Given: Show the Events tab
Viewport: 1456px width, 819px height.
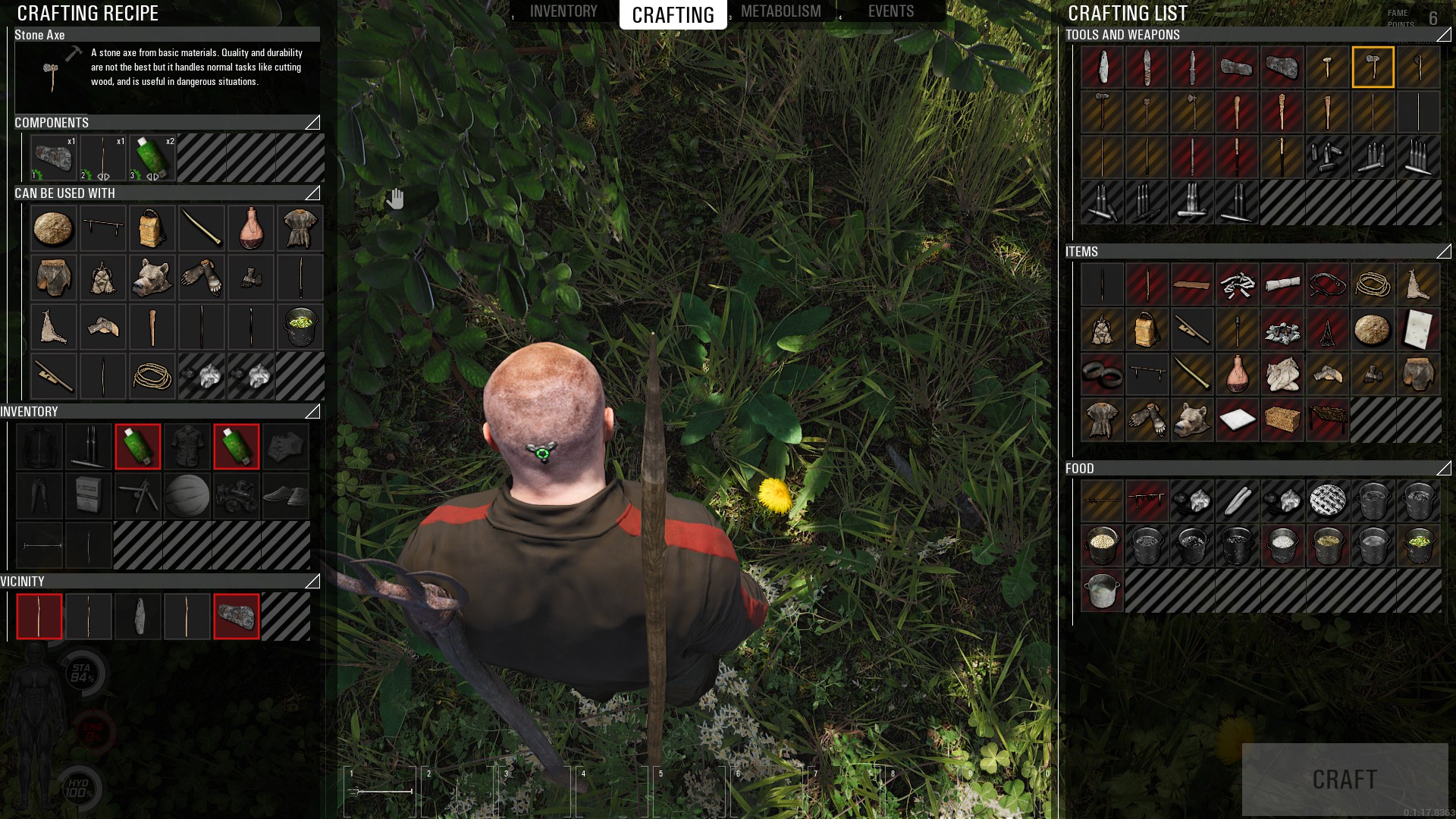Looking at the screenshot, I should [890, 11].
